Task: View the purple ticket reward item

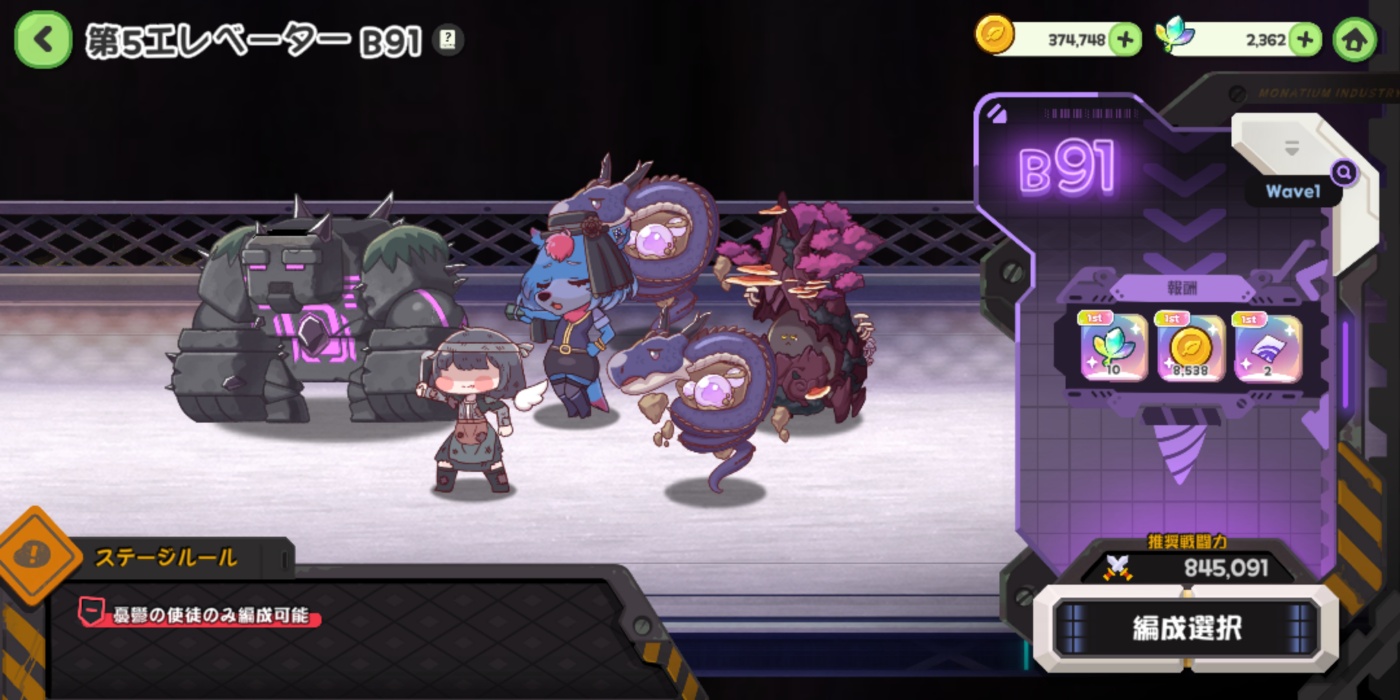Action: pos(1268,348)
